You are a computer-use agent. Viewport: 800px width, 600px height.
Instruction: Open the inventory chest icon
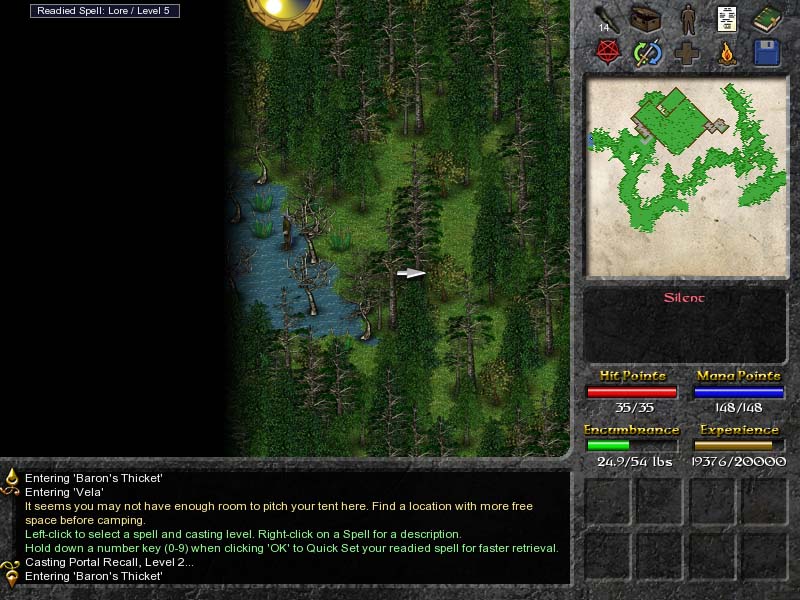647,19
